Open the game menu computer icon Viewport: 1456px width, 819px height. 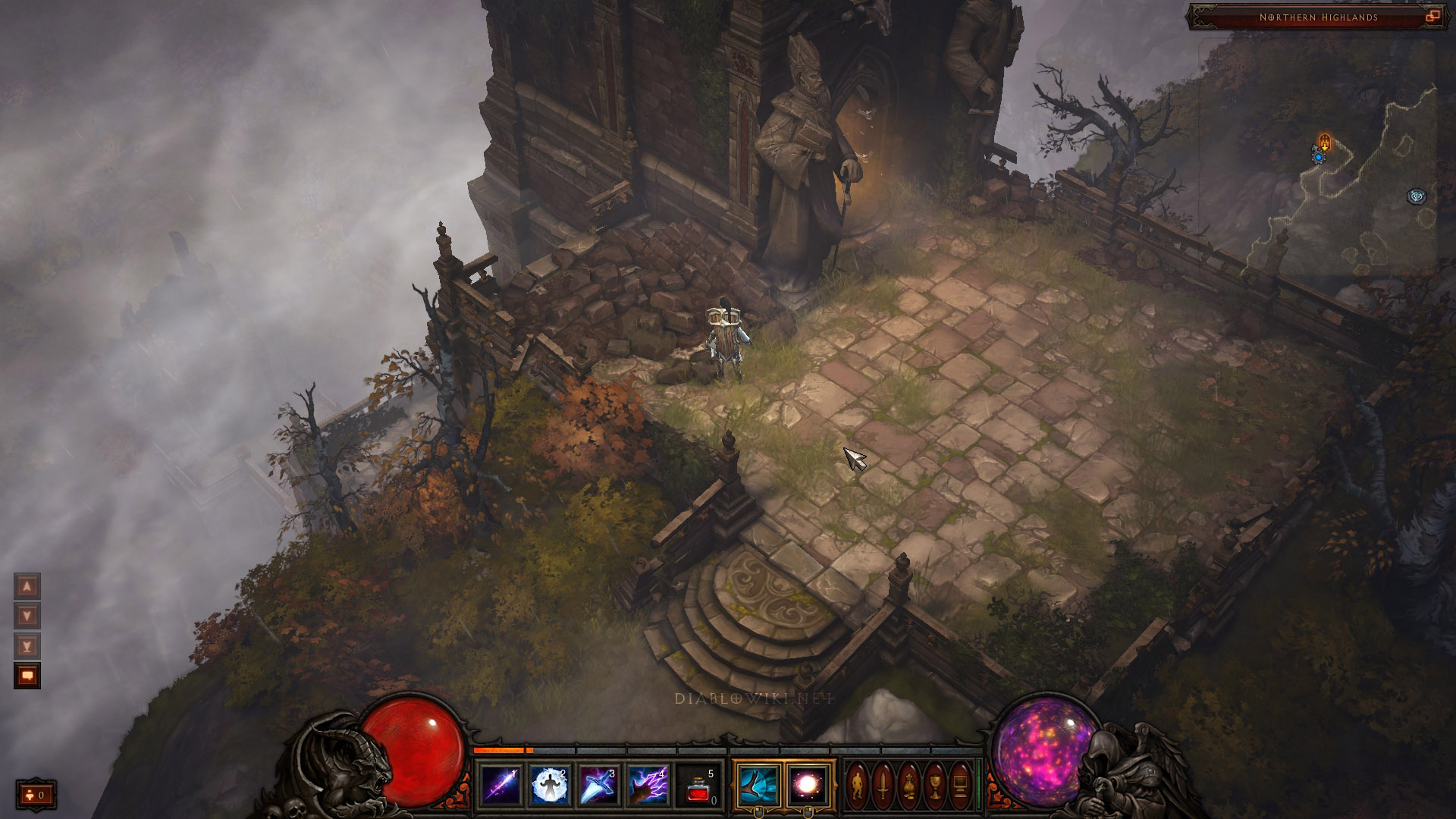[960, 786]
